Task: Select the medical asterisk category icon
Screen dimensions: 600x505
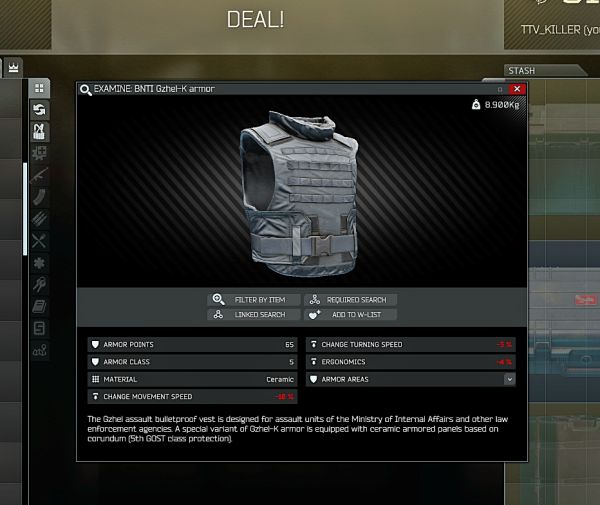Action: click(x=39, y=263)
